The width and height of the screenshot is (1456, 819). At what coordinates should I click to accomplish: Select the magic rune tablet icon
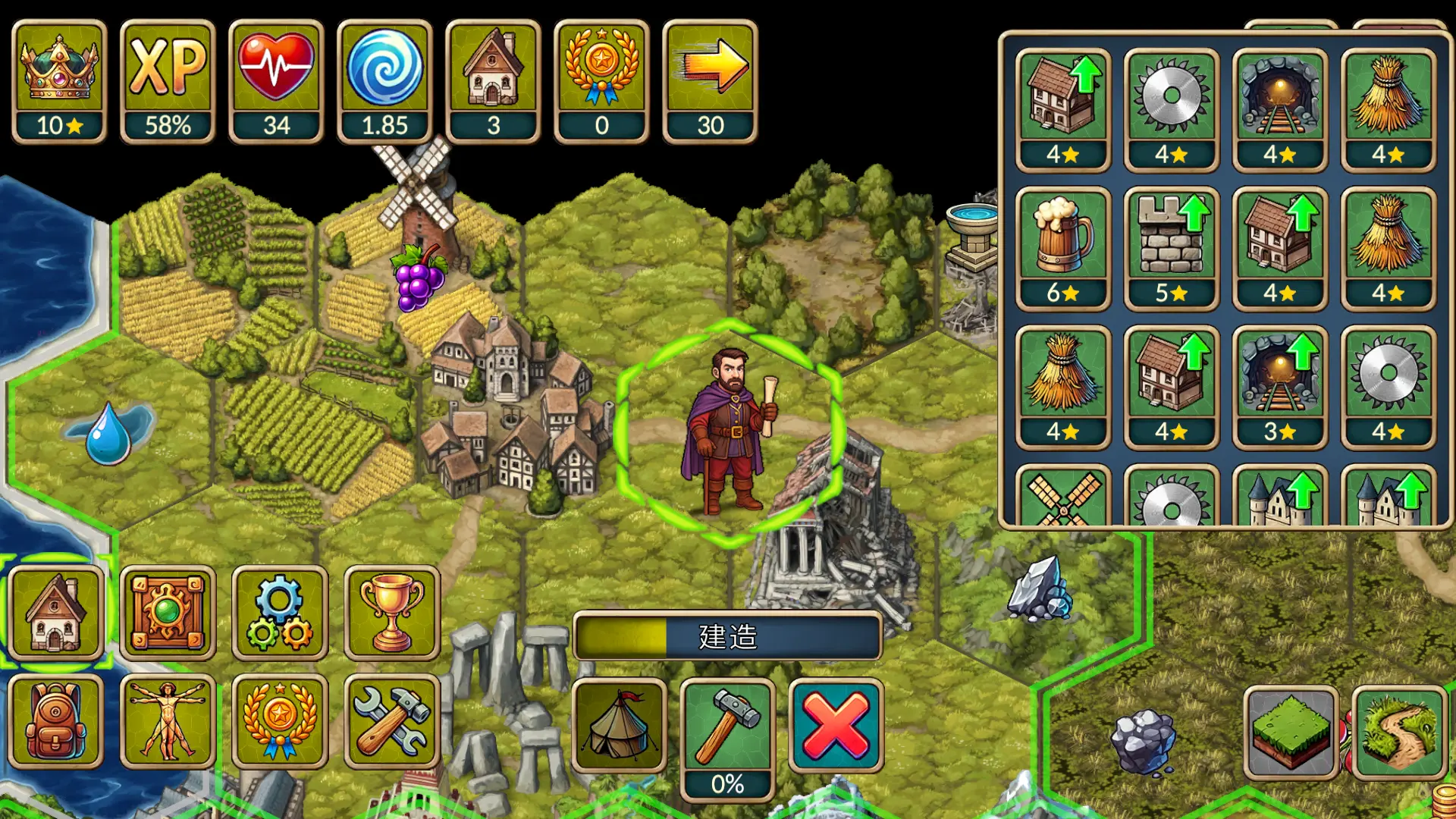(168, 613)
